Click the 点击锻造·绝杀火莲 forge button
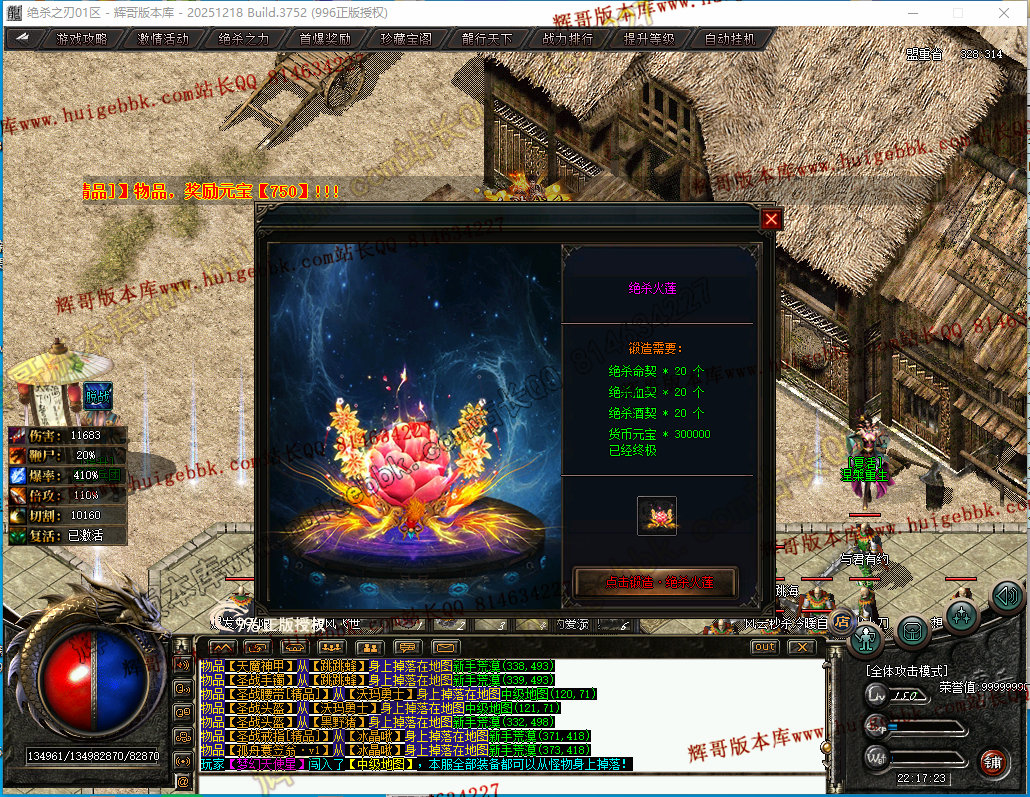 click(655, 582)
